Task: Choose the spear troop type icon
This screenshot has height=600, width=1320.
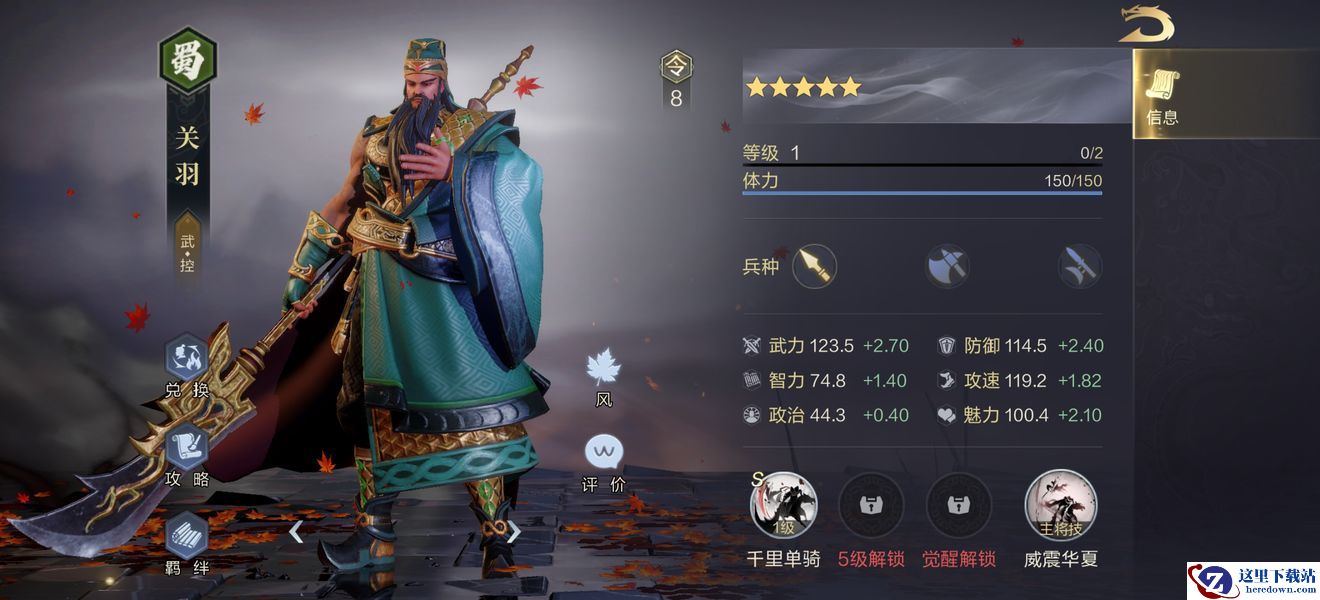Action: (x=815, y=267)
